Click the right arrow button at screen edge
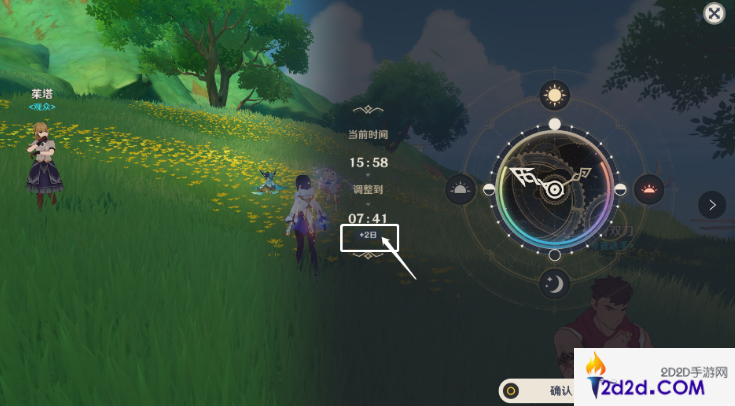735x406 pixels. tap(712, 204)
